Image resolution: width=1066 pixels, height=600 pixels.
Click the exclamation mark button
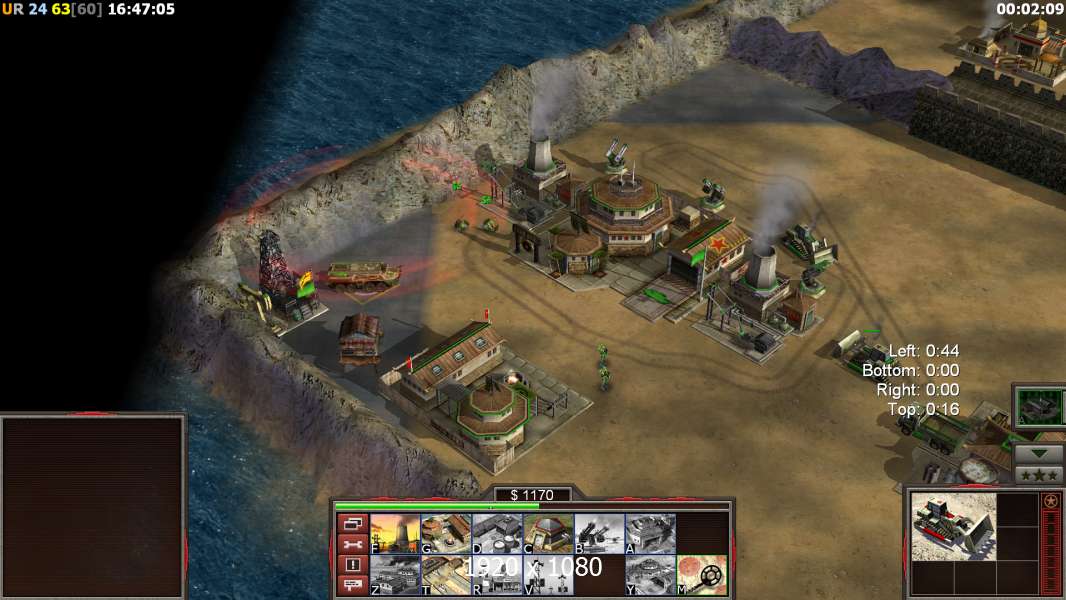351,565
